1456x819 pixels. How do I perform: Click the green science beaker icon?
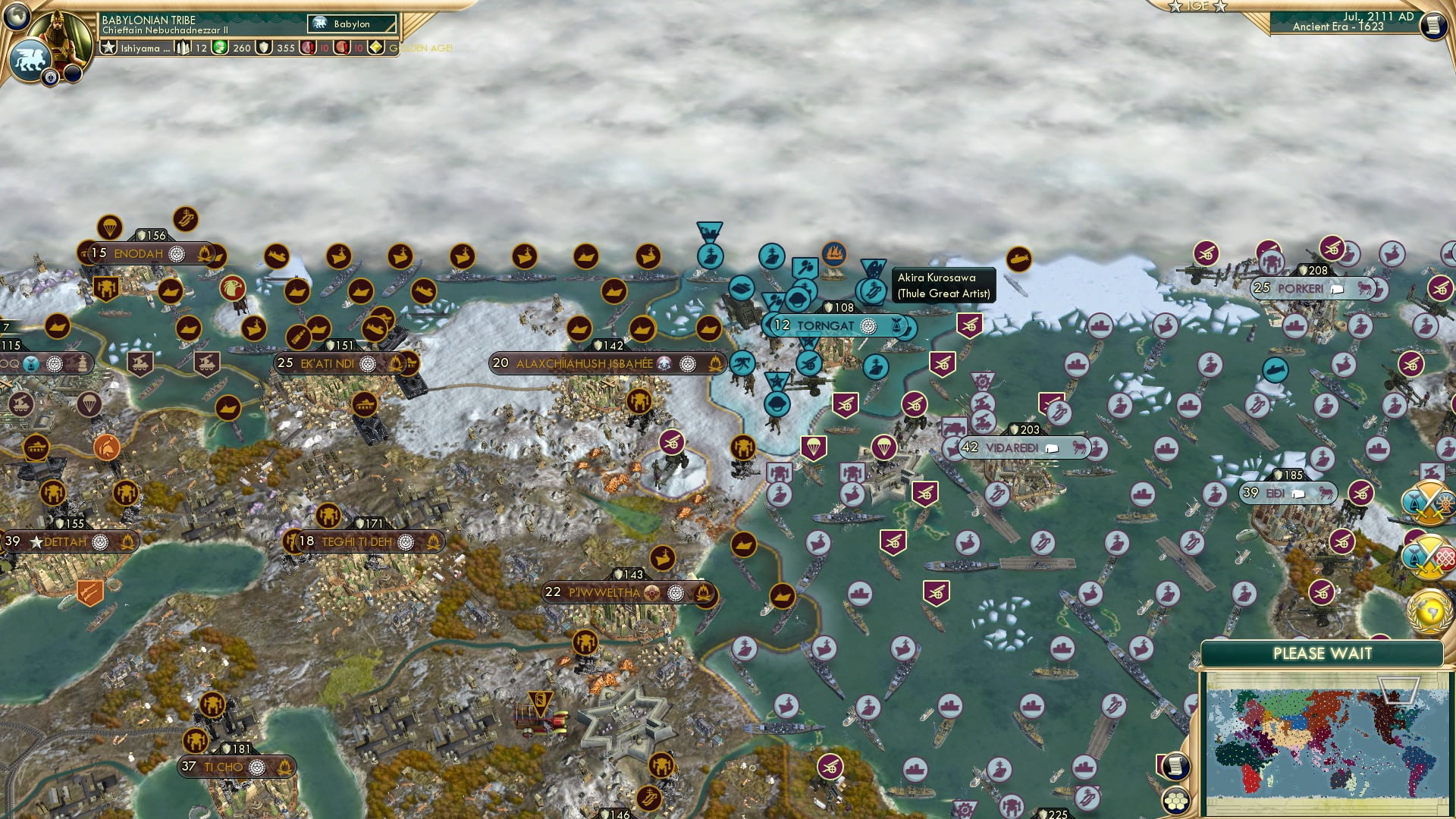coord(219,47)
